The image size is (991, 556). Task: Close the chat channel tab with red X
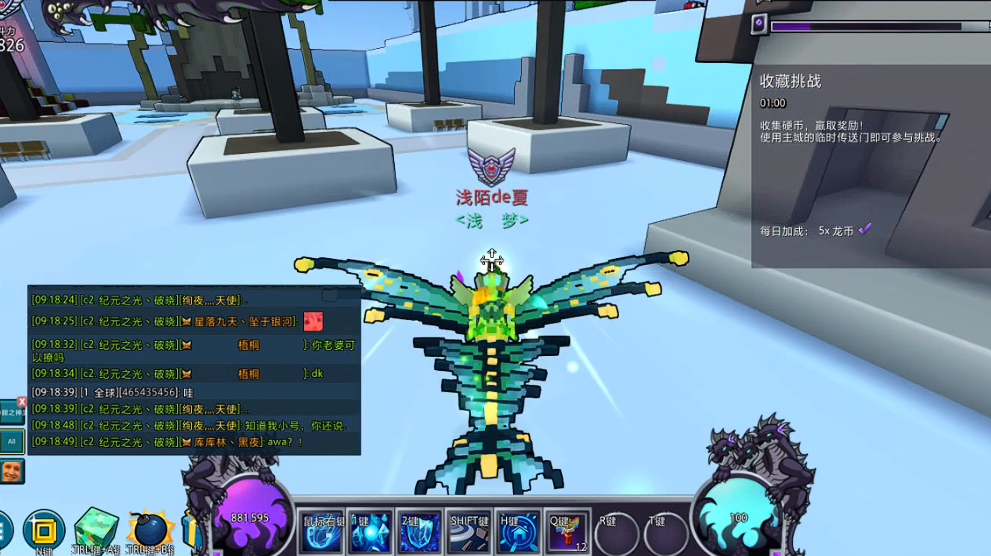click(22, 402)
